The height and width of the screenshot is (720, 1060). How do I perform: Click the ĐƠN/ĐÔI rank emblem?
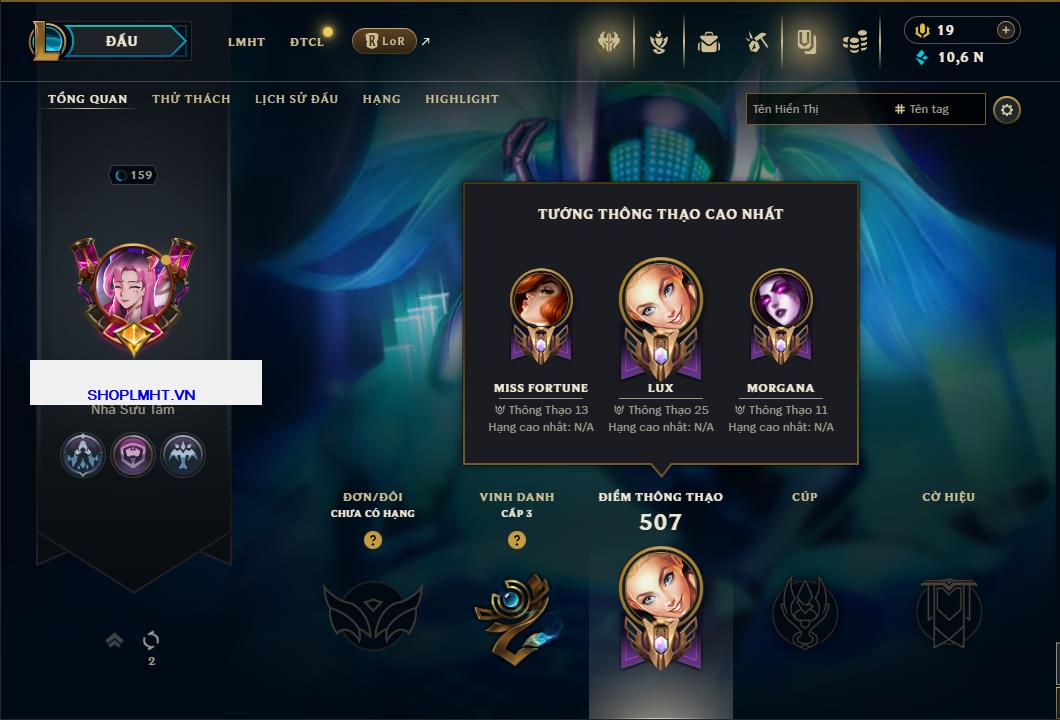(x=372, y=613)
